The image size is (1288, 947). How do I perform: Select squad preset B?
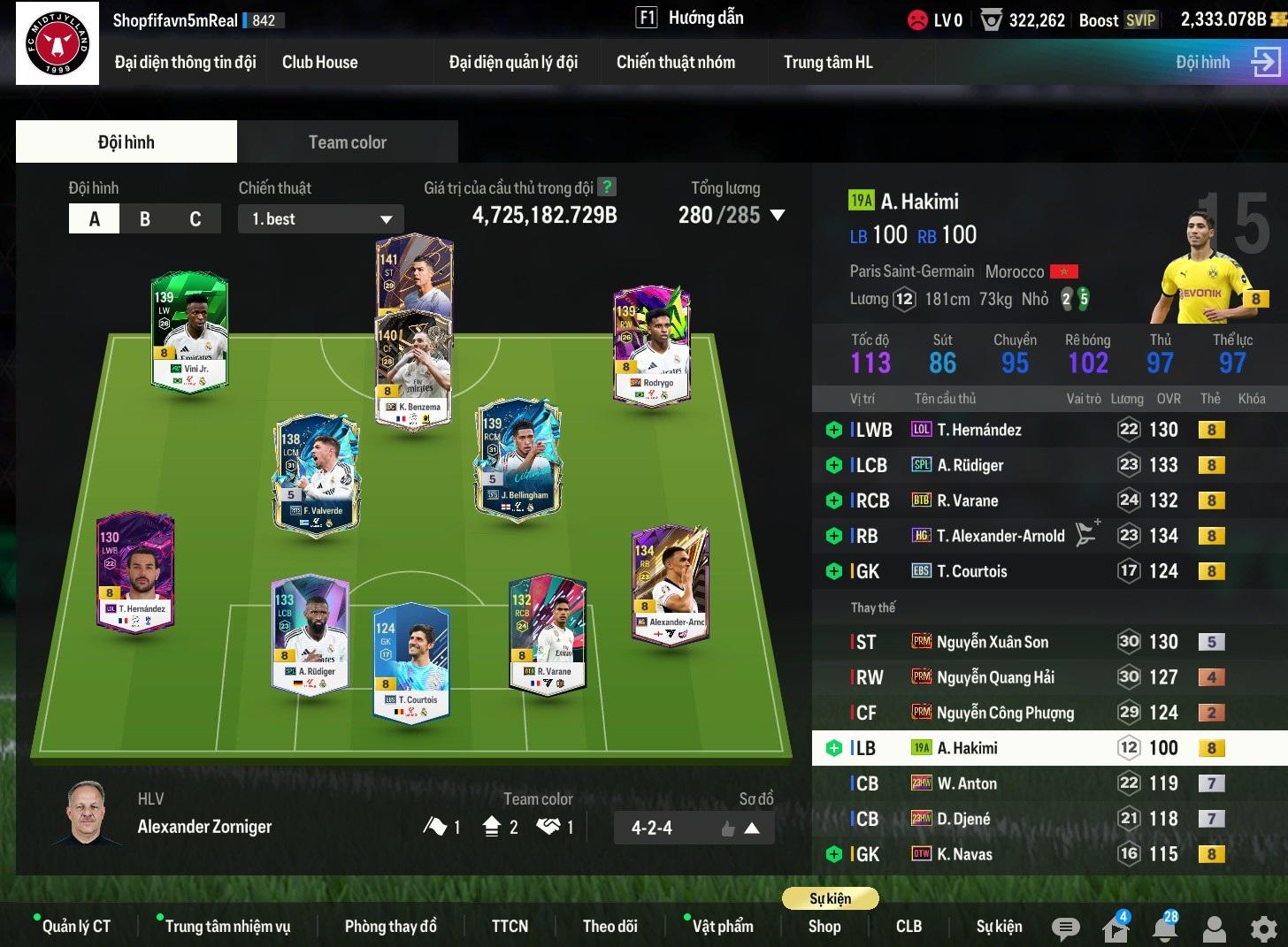point(145,219)
